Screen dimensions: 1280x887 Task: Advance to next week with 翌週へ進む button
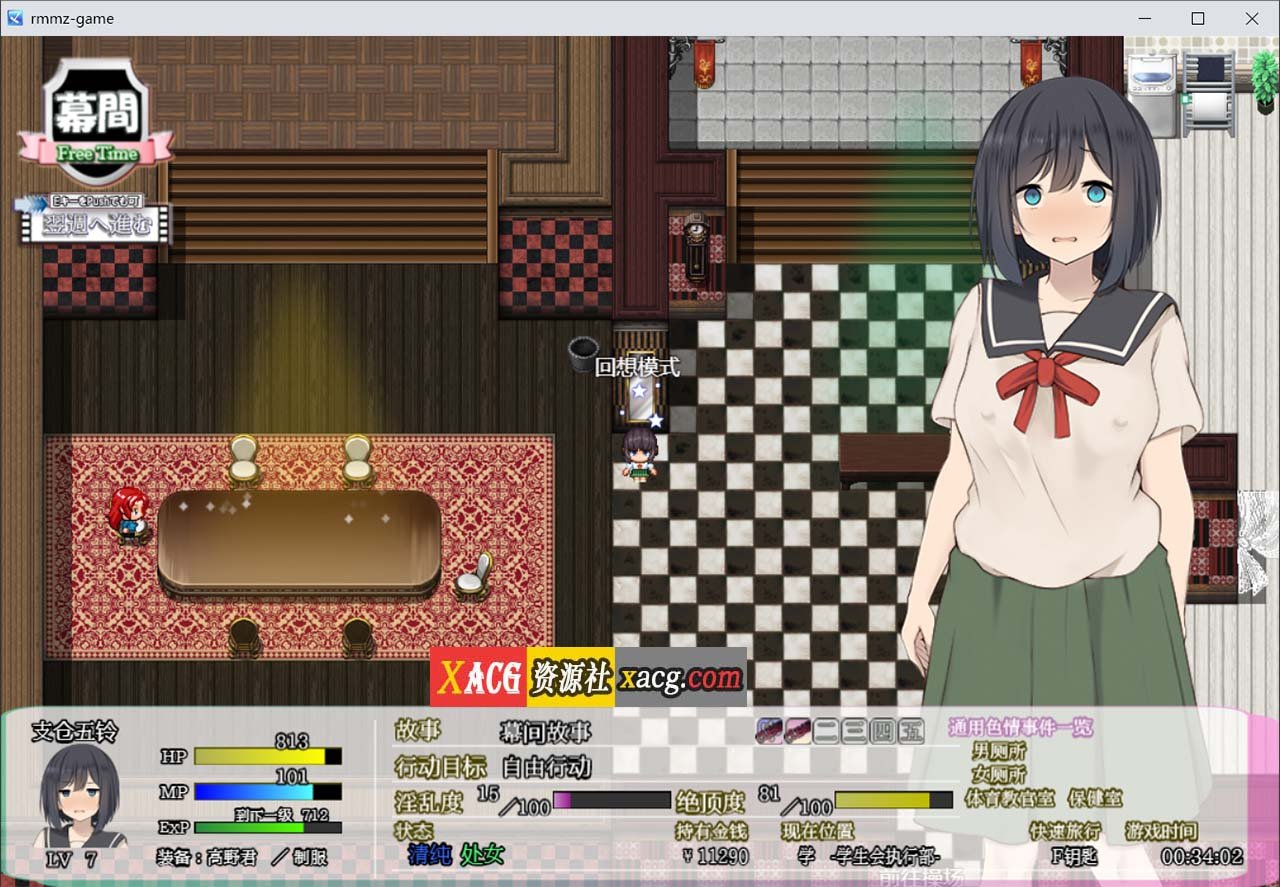(96, 223)
